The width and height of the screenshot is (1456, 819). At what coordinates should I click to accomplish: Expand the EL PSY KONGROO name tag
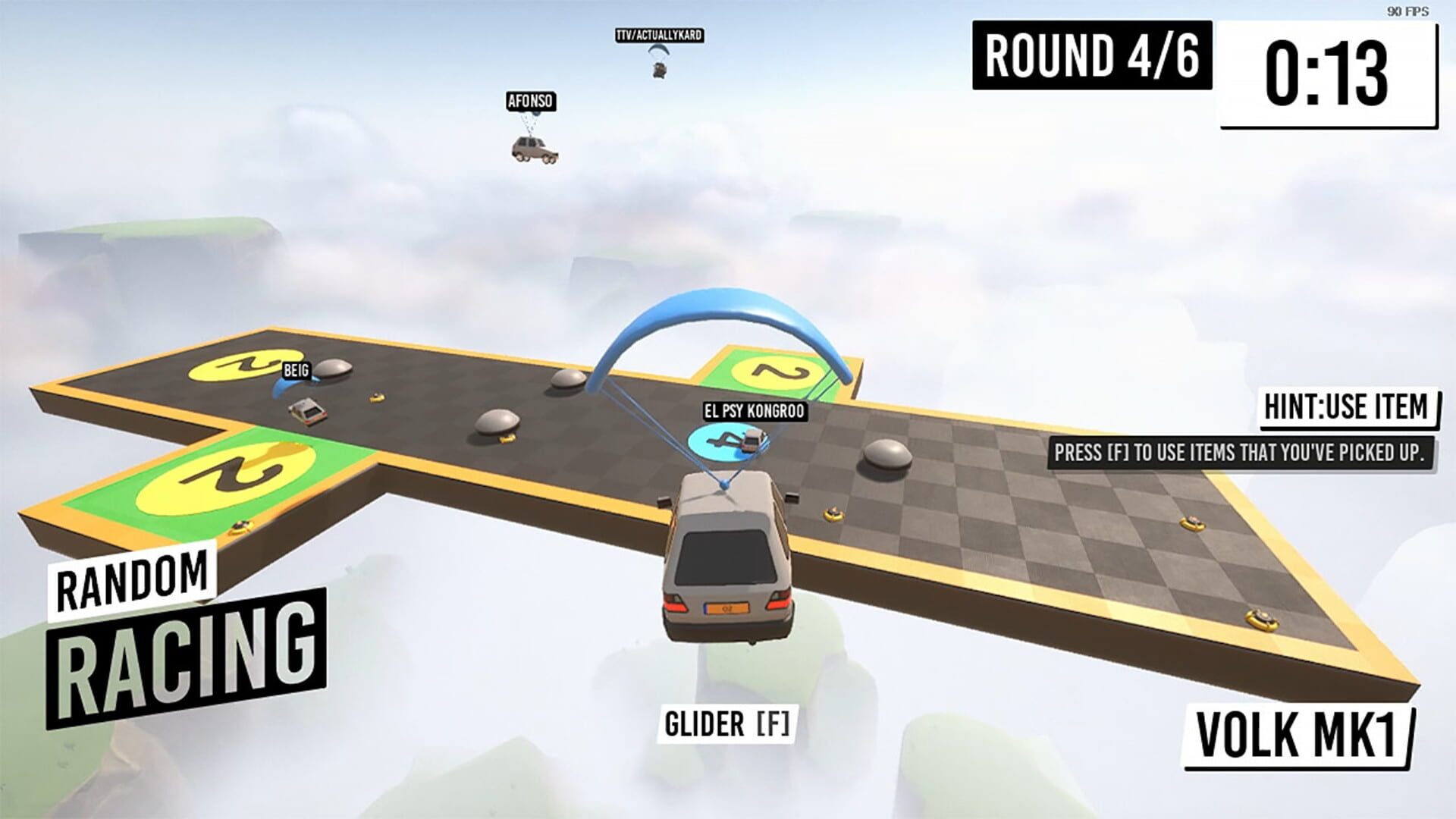pyautogui.click(x=755, y=413)
